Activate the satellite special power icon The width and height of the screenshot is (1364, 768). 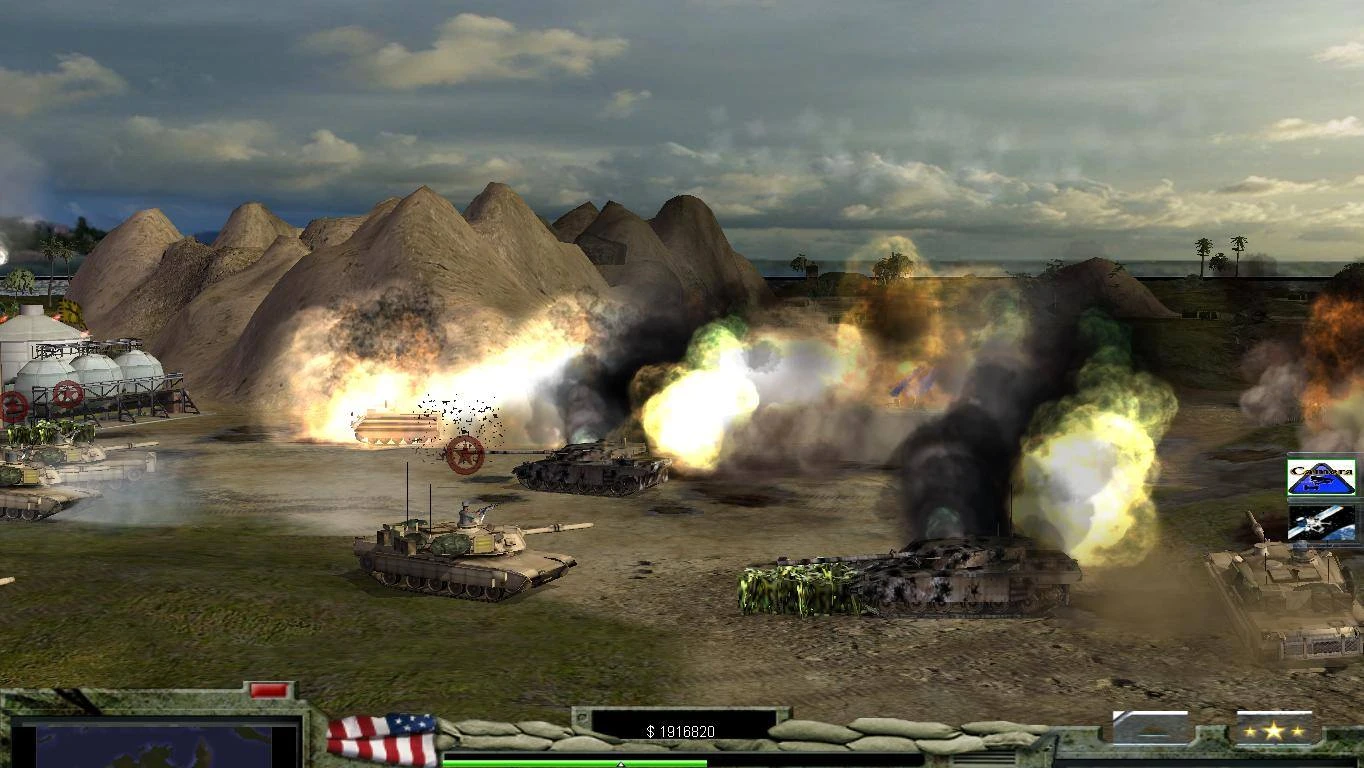(x=1321, y=523)
